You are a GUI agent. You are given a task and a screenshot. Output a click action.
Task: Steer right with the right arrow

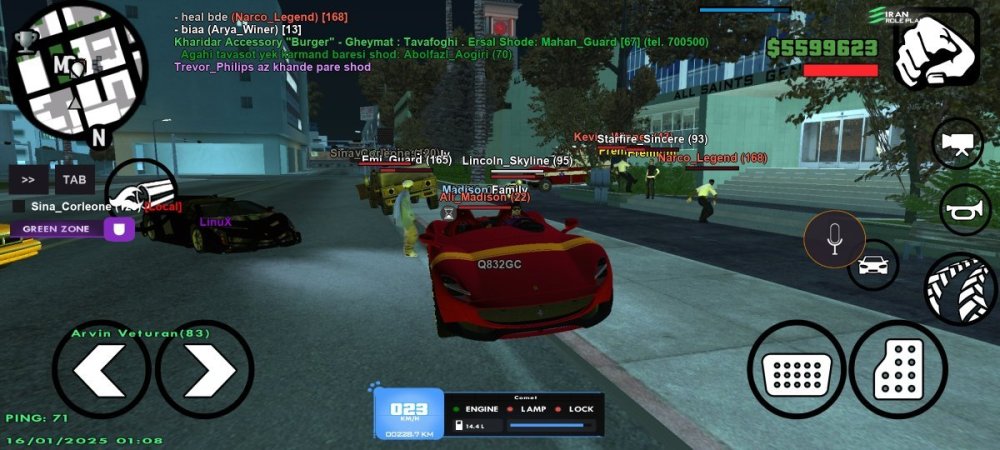205,369
